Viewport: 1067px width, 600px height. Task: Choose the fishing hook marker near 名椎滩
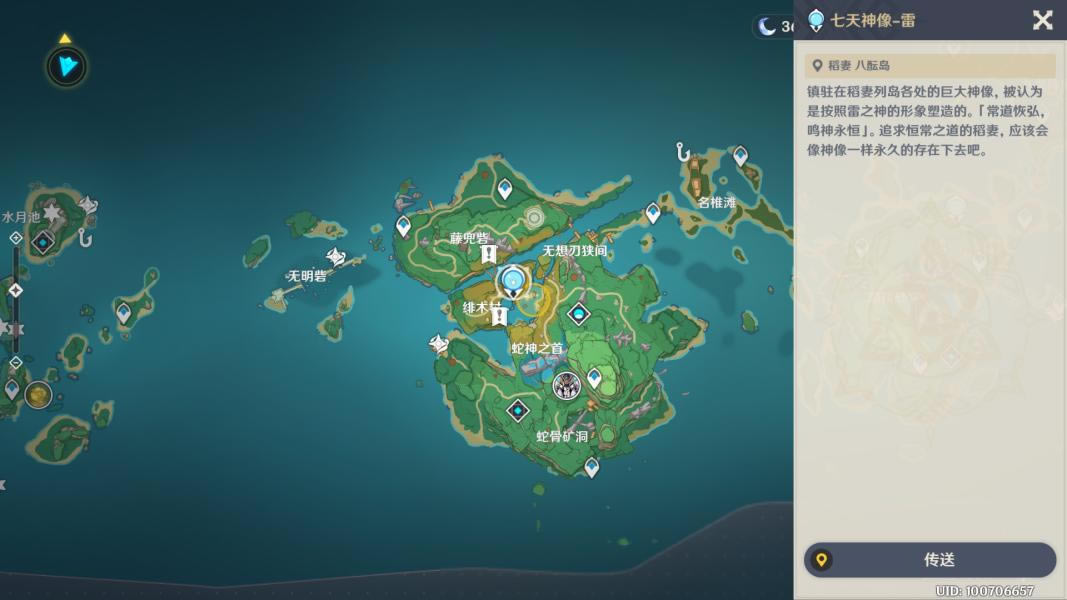(x=684, y=153)
